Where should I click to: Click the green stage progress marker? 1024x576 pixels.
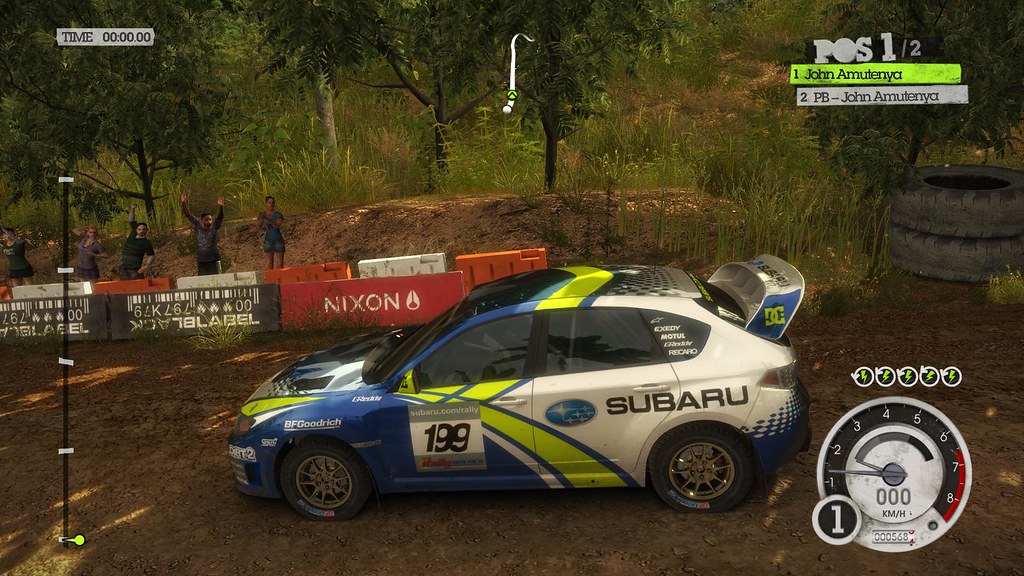75,540
